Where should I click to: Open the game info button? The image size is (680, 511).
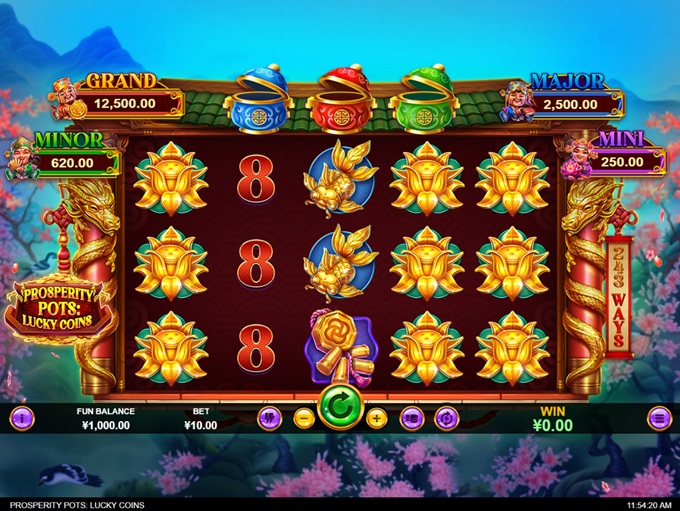click(21, 418)
